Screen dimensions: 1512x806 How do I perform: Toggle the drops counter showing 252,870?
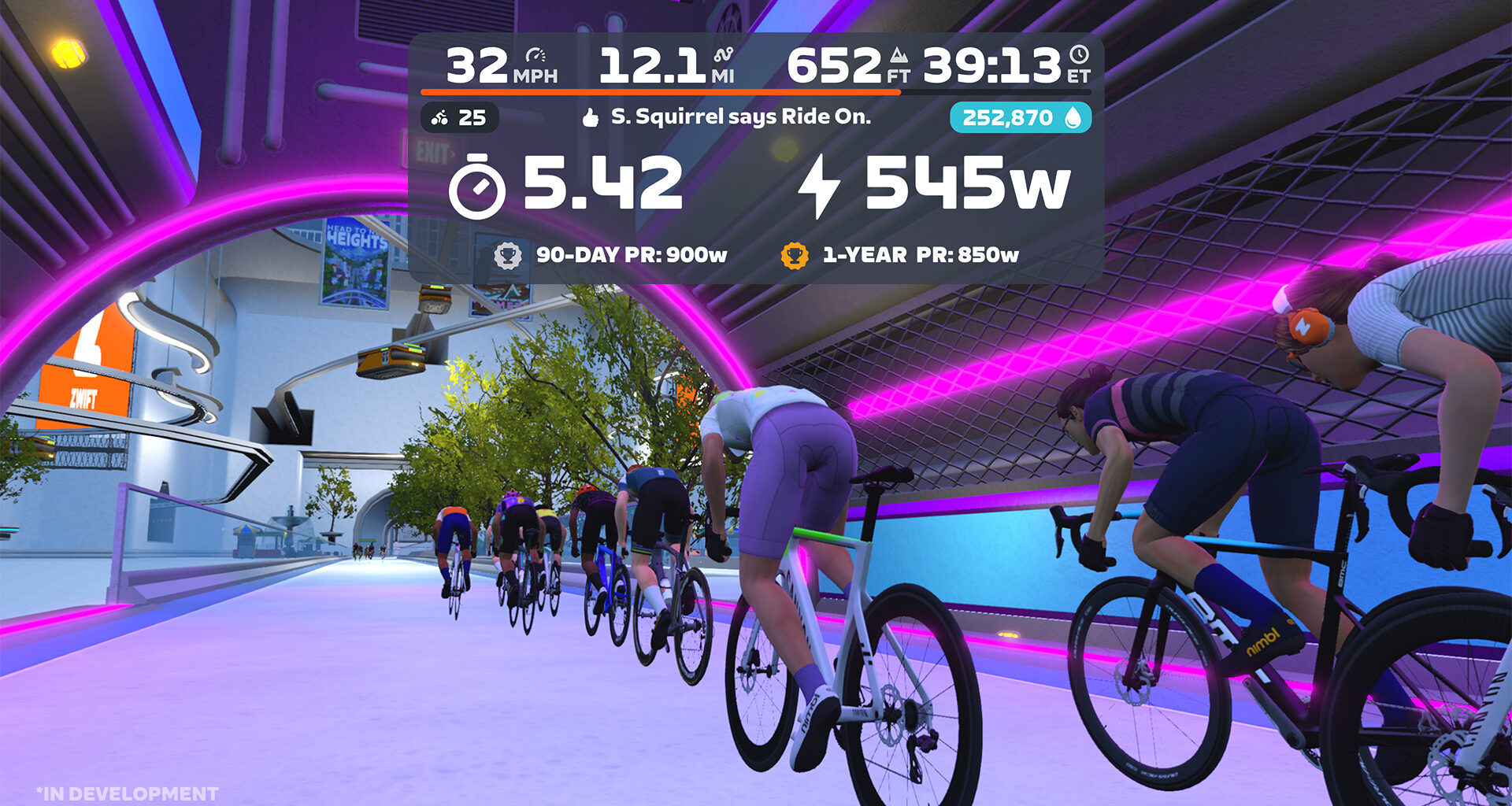pos(1020,118)
